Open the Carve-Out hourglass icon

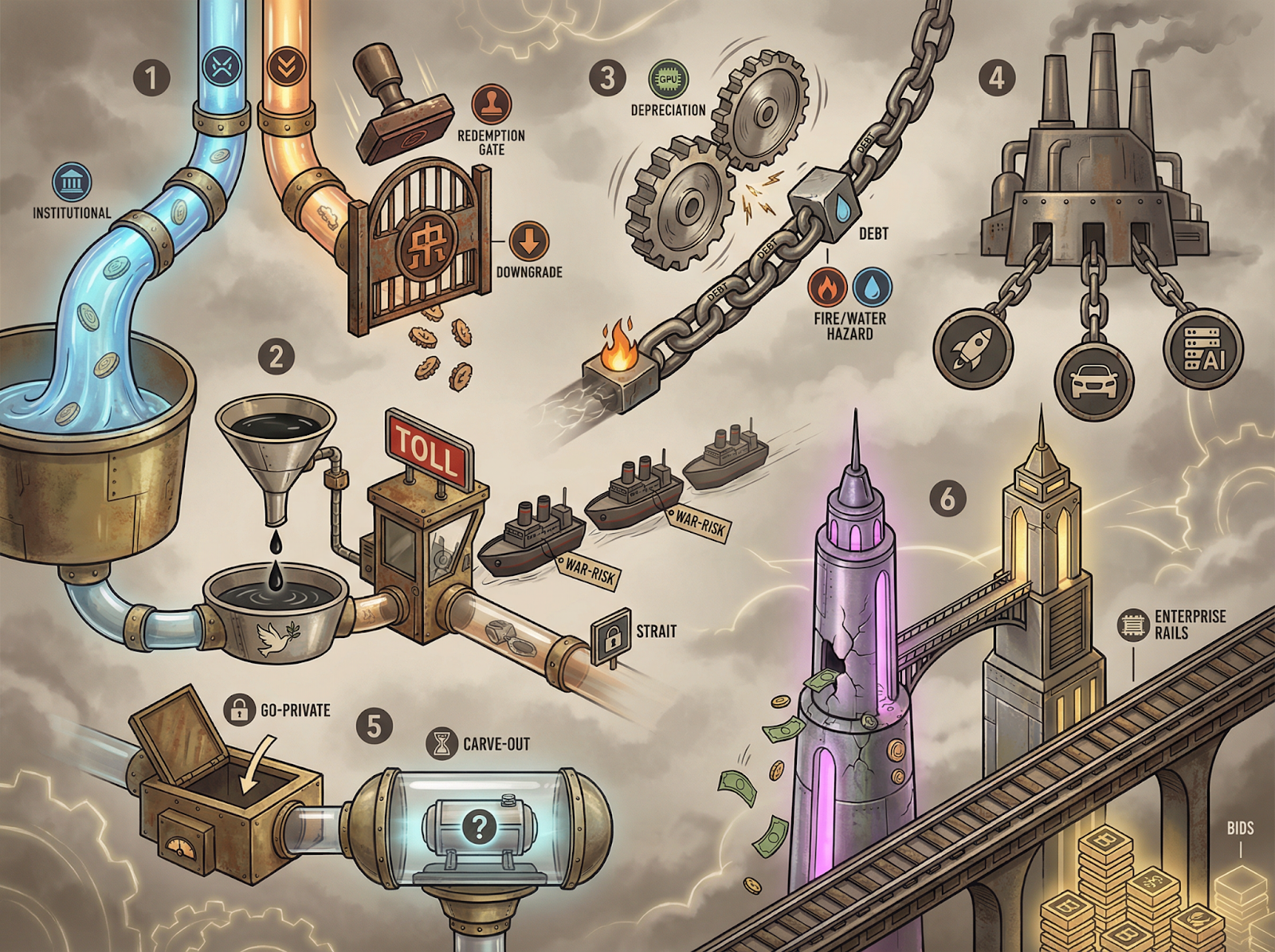441,743
